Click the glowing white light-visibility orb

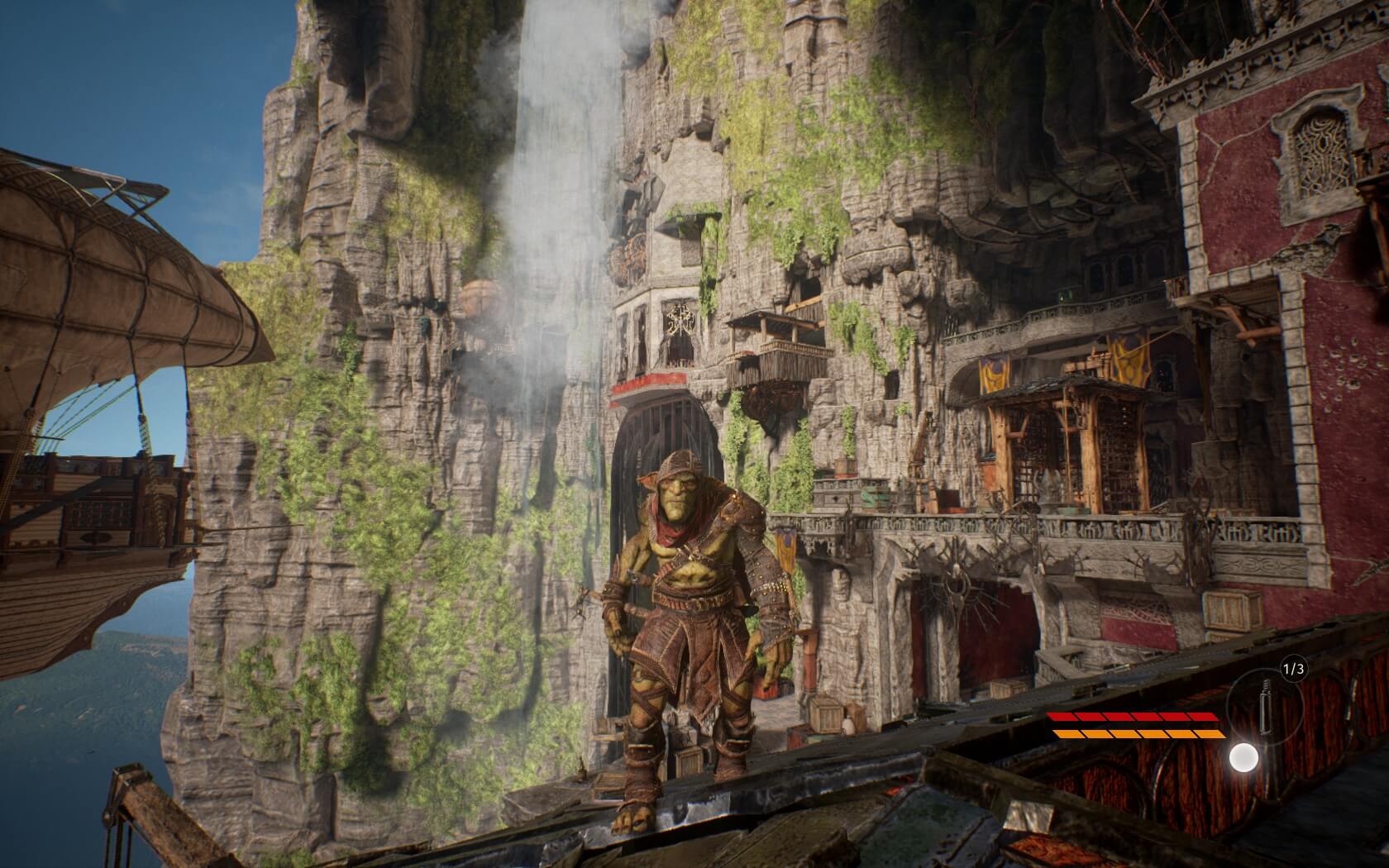click(1243, 757)
